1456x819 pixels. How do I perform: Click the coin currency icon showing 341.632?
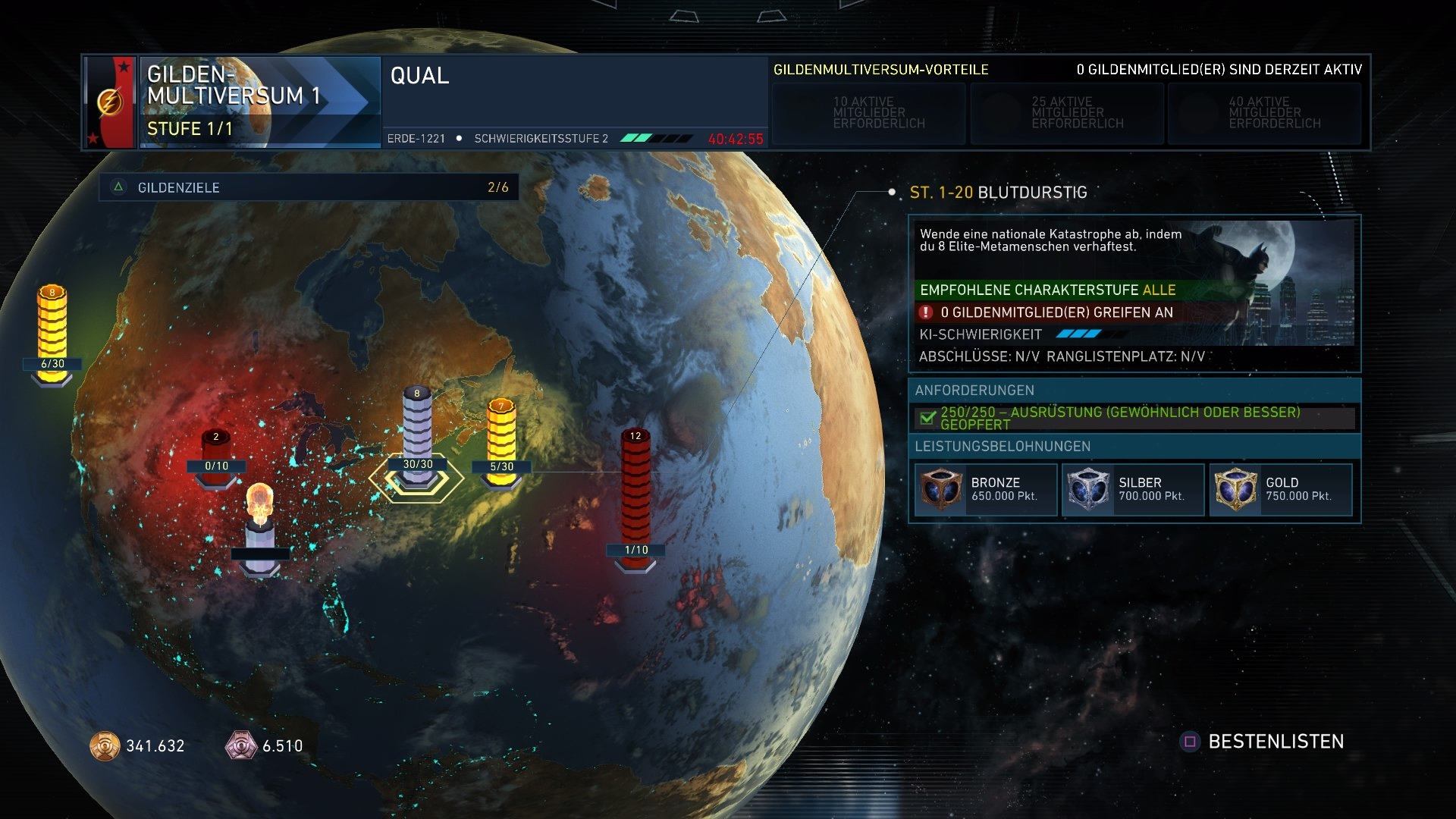(105, 746)
